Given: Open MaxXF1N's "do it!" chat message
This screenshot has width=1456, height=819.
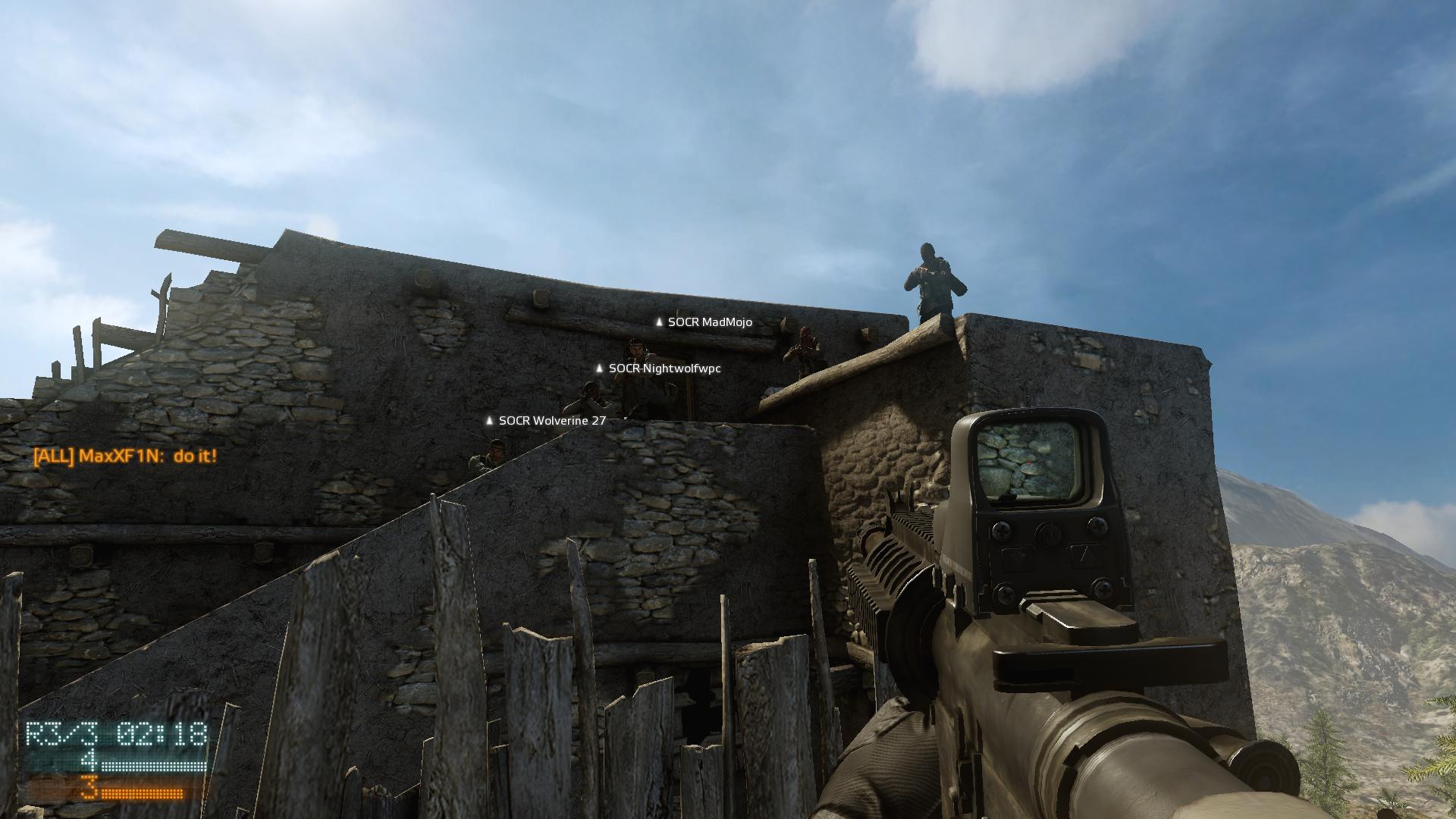Looking at the screenshot, I should pos(125,457).
